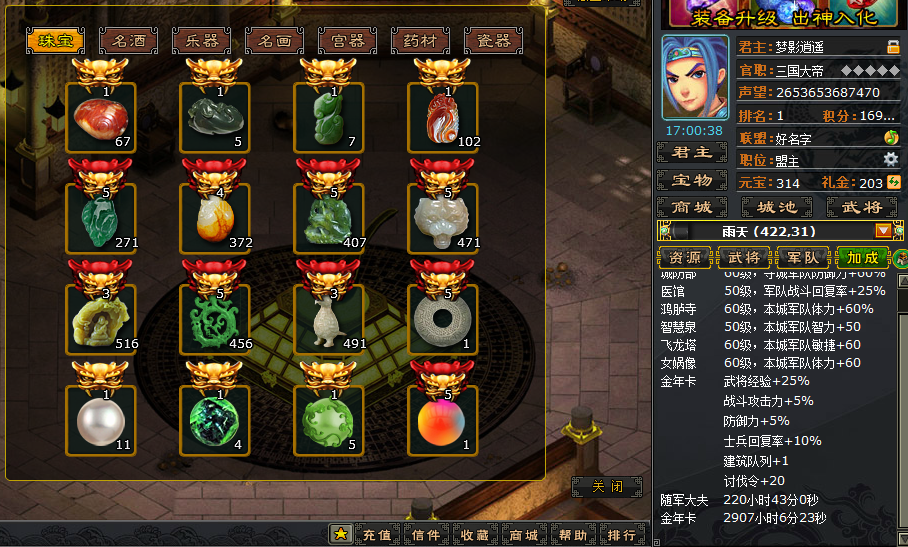Open the 武将 generals button beside 城池
Screen dimensions: 908x547
click(861, 207)
